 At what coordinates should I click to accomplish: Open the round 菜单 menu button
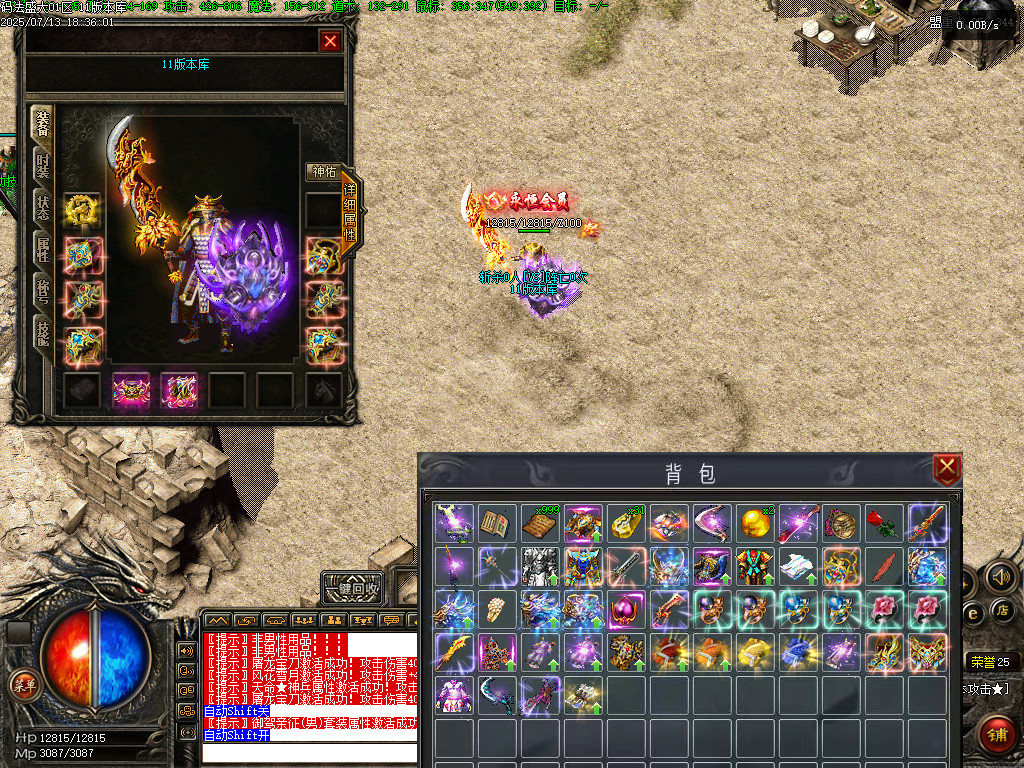[21, 685]
